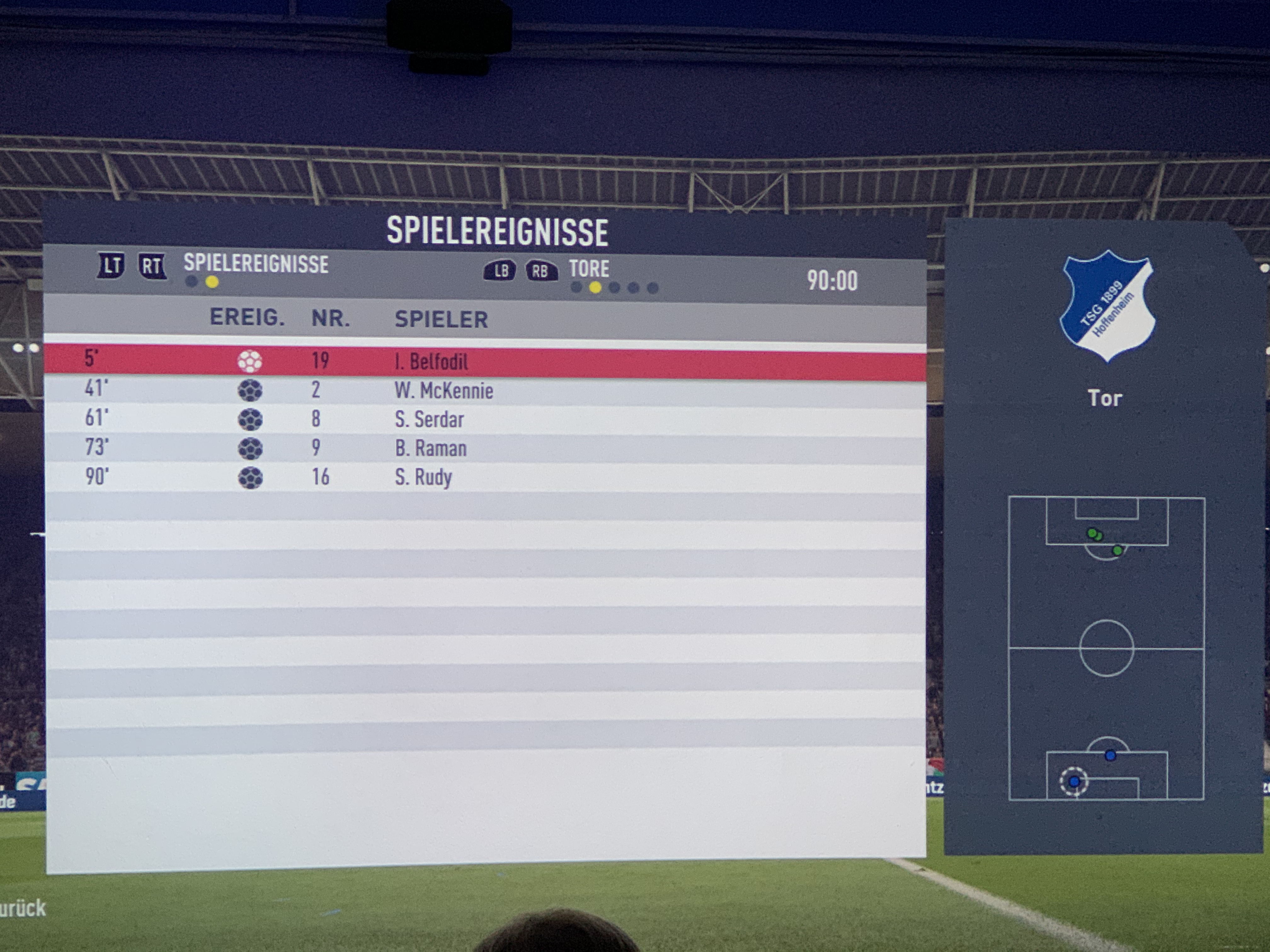Click the highlighted goal marker on pitch map
The height and width of the screenshot is (952, 1270).
[1074, 781]
